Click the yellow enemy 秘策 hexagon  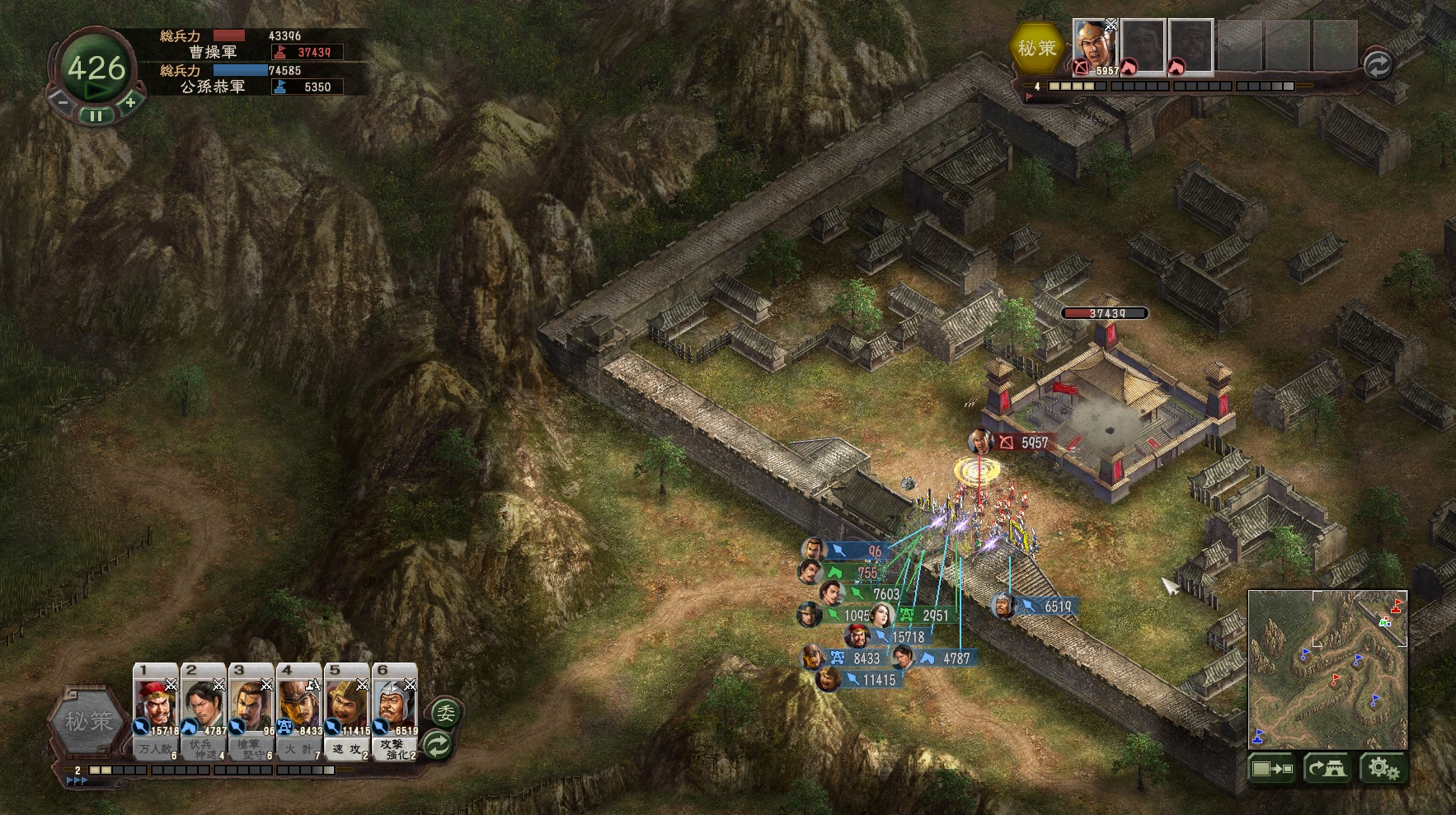tap(1036, 48)
